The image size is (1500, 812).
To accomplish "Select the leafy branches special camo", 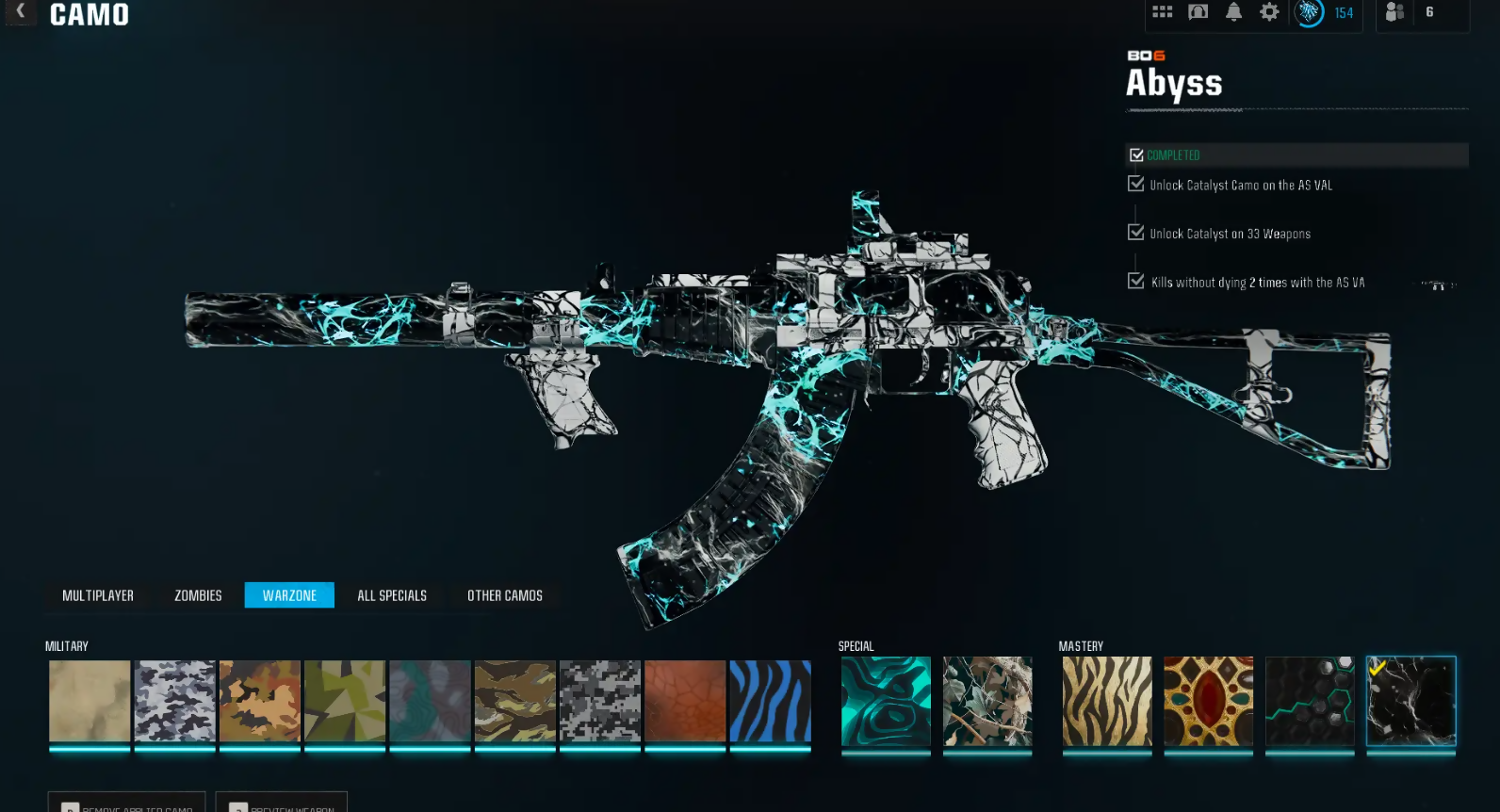I will (987, 701).
